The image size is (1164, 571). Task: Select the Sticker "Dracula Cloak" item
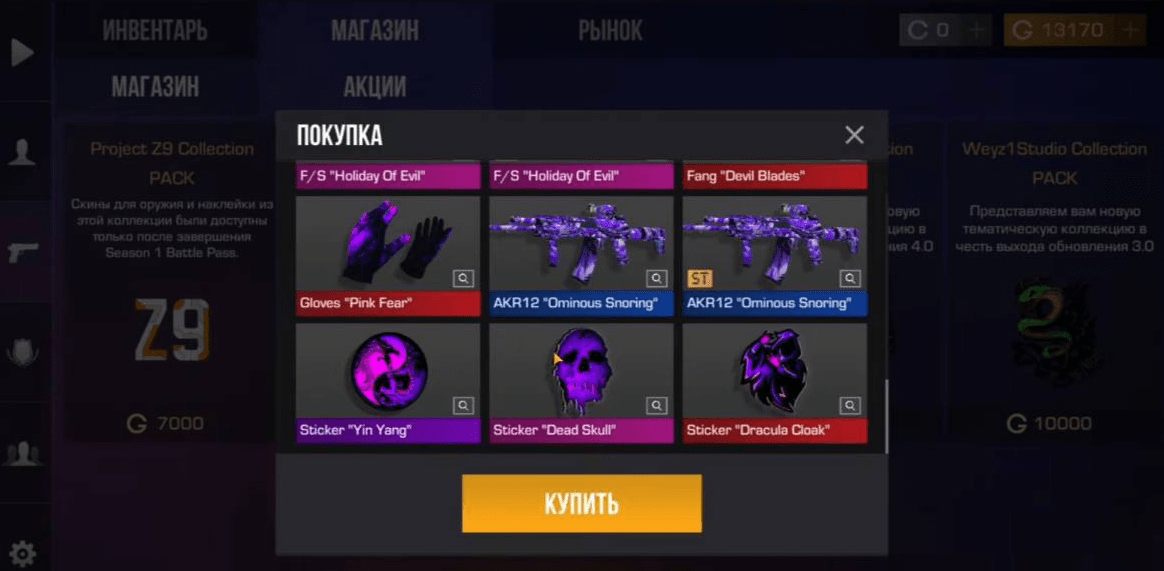(x=774, y=372)
